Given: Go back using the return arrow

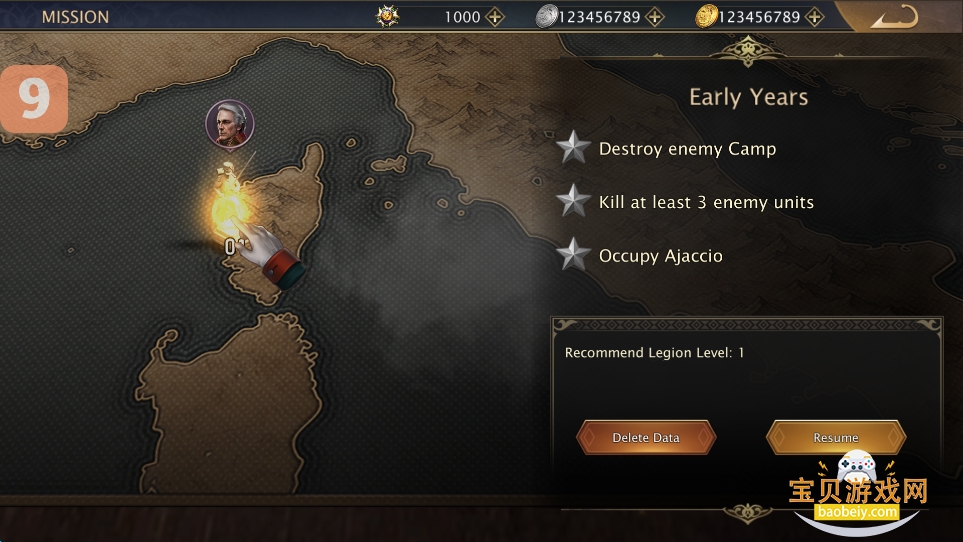Looking at the screenshot, I should point(893,17).
